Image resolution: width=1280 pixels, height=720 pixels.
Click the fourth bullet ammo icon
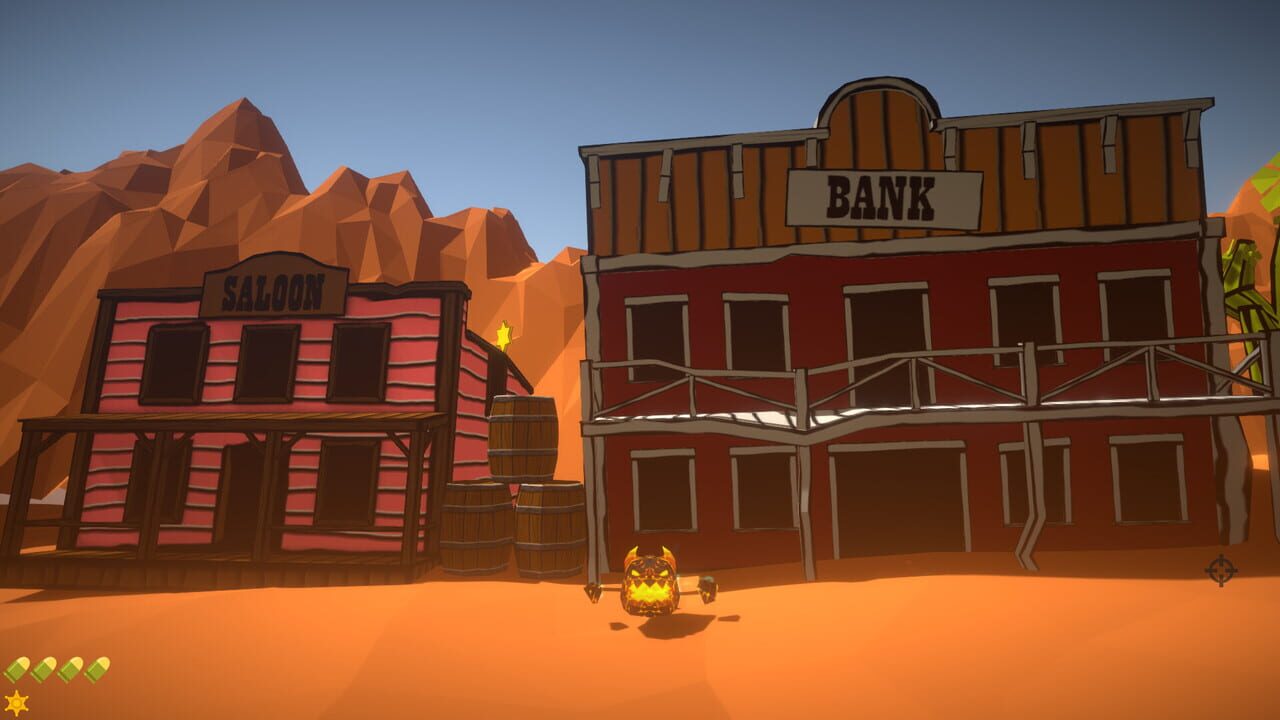(97, 668)
